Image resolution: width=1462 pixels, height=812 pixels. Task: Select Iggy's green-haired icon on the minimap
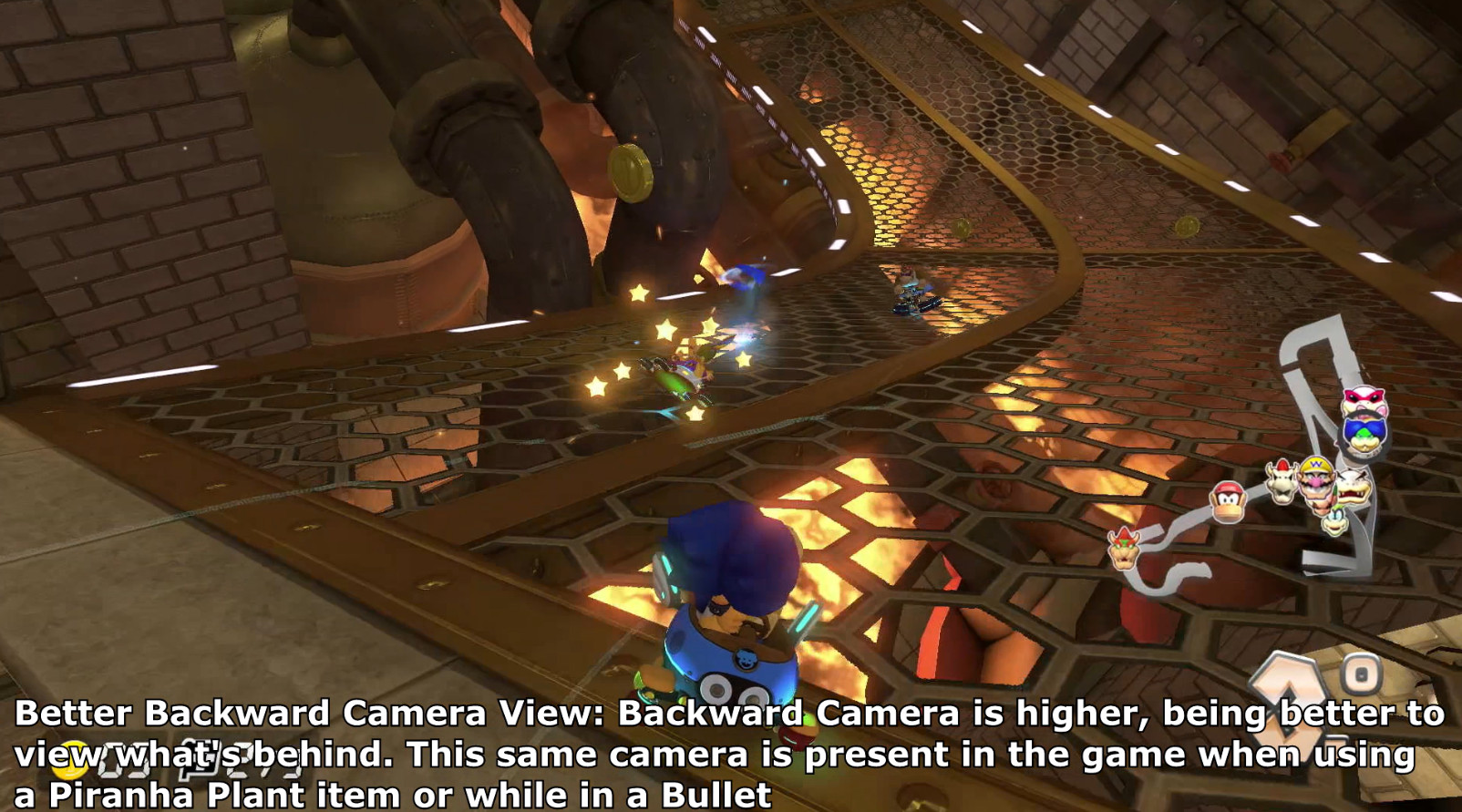(1333, 520)
